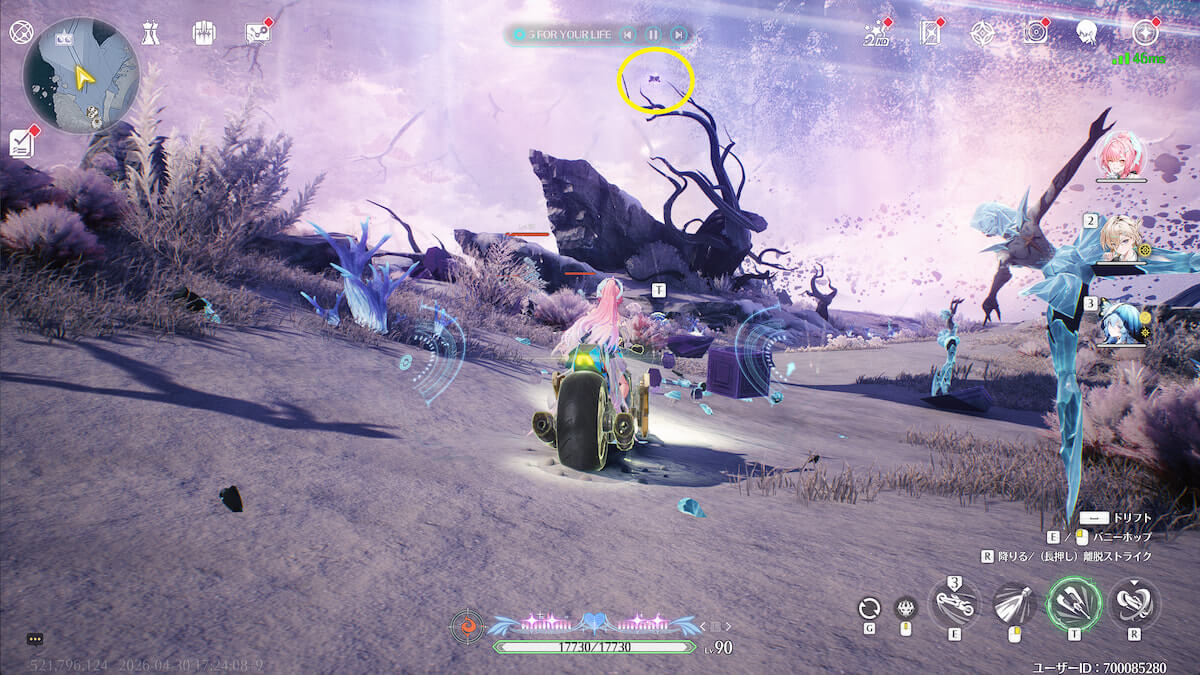
Task: Pause the currently playing song
Action: [x=653, y=35]
